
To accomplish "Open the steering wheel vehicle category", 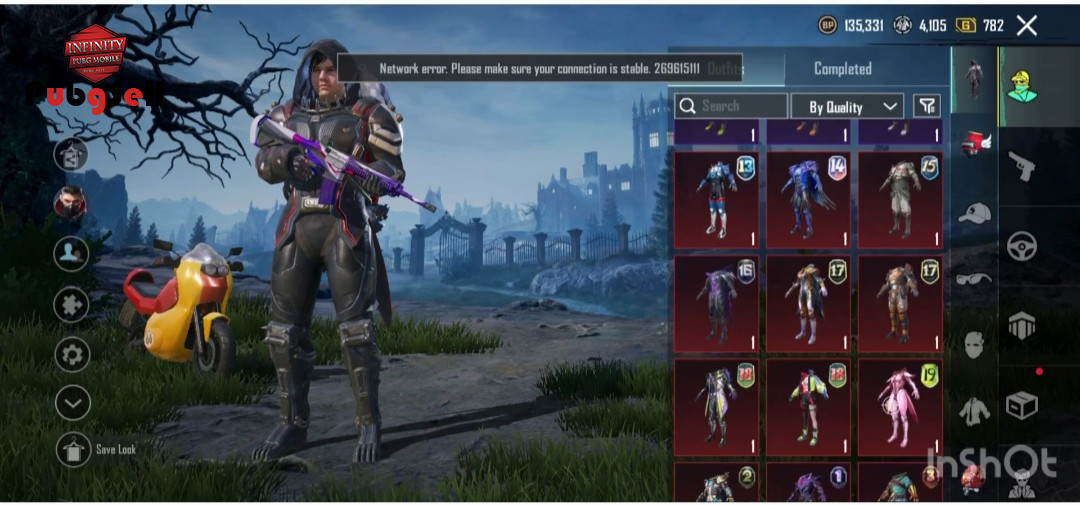I will click(x=1021, y=246).
